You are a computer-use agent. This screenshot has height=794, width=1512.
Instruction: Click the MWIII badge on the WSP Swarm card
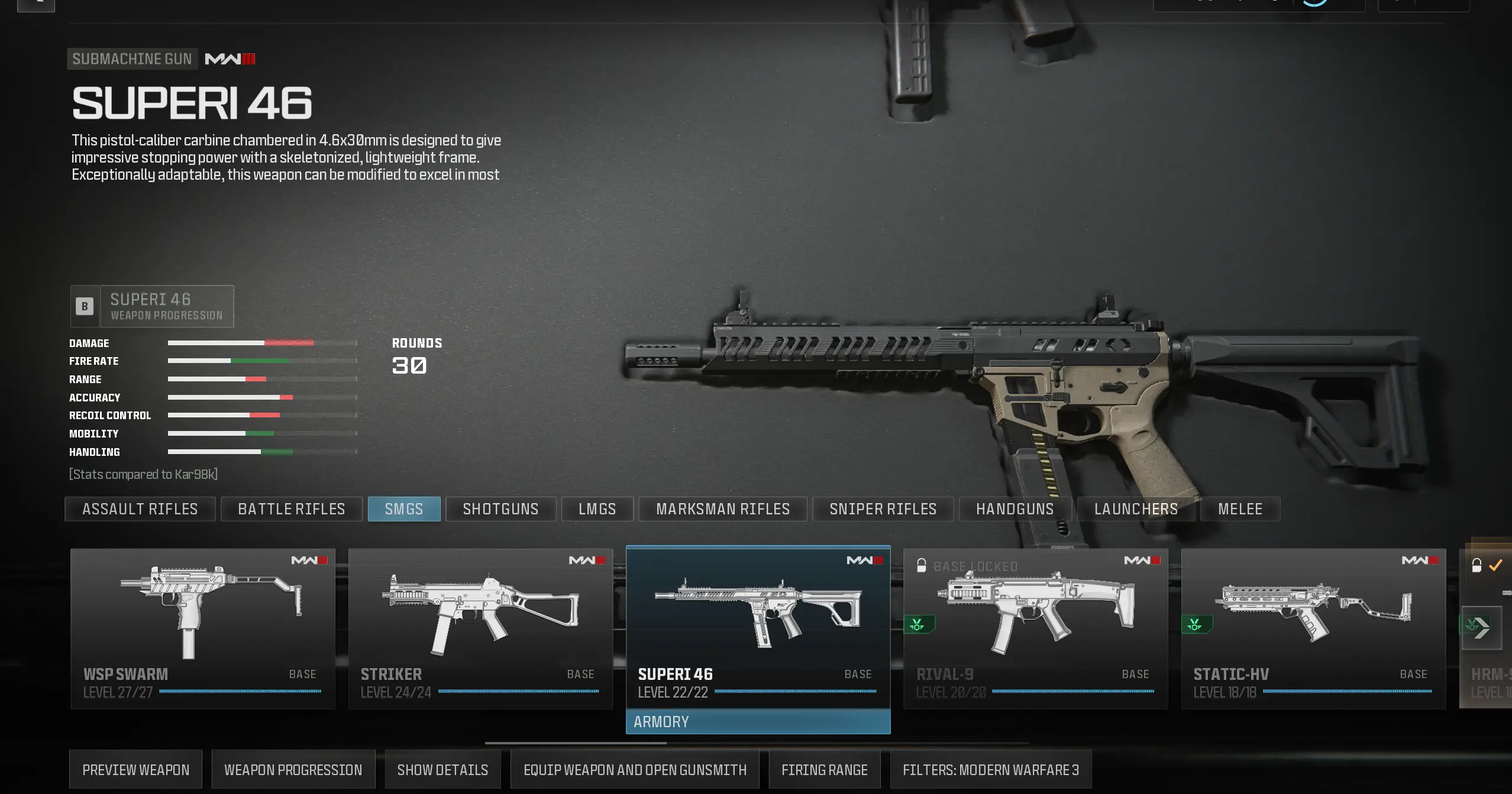pos(309,560)
